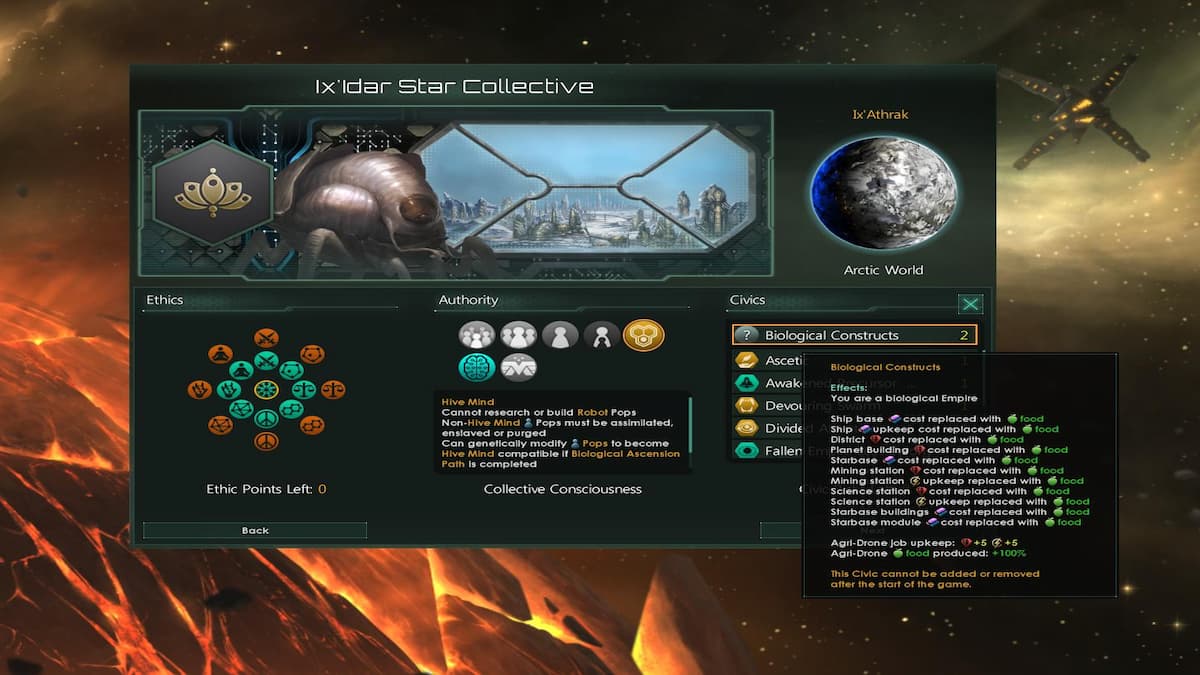Viewport: 1200px width, 675px height.
Task: Select the crowned figure Imperial authority icon
Action: tap(602, 335)
